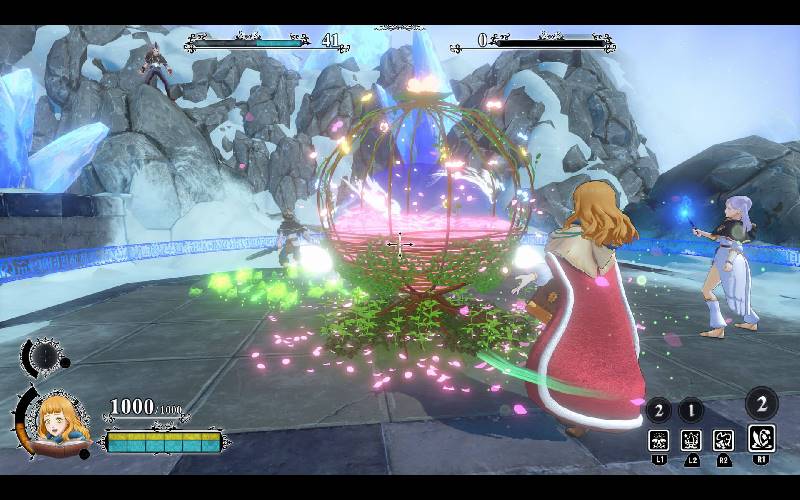
Task: Click the dark round gauge above the portrait
Action: pyautogui.click(x=44, y=355)
